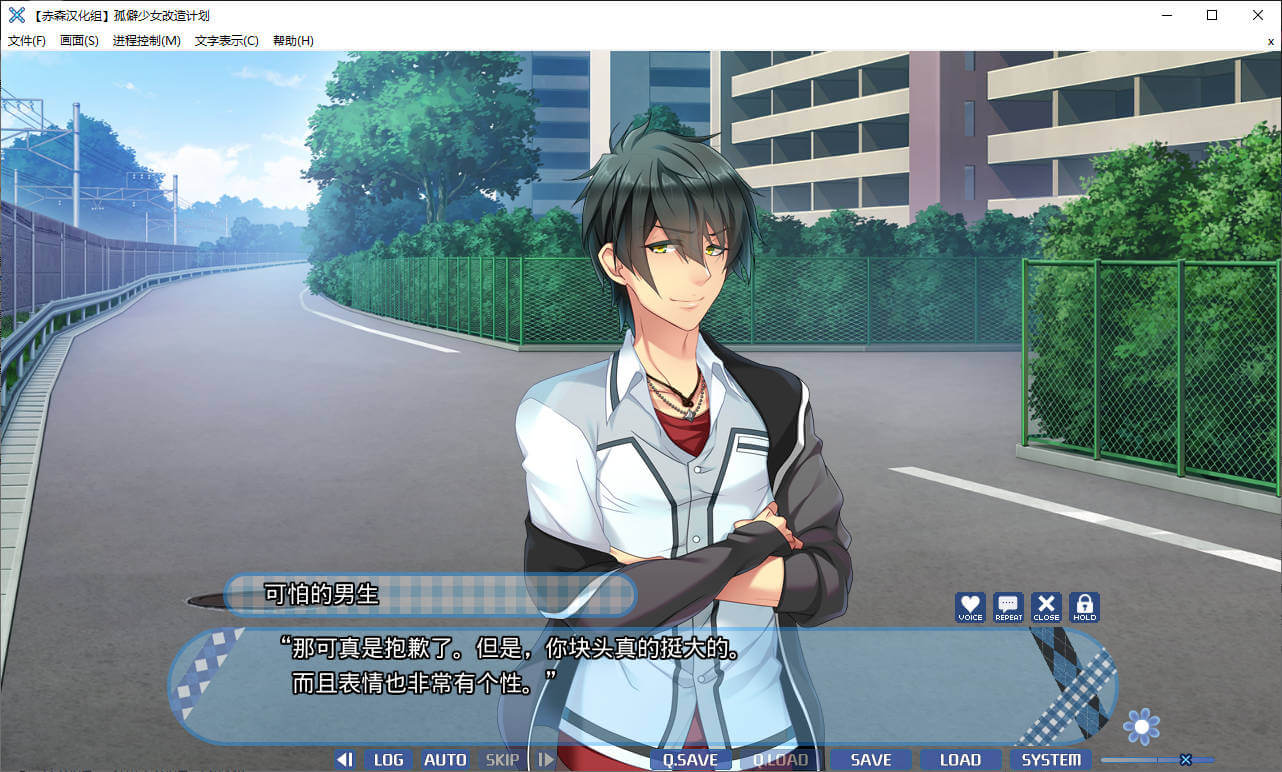The height and width of the screenshot is (772, 1282).
Task: Jump forward with the next arrow button
Action: (x=545, y=760)
